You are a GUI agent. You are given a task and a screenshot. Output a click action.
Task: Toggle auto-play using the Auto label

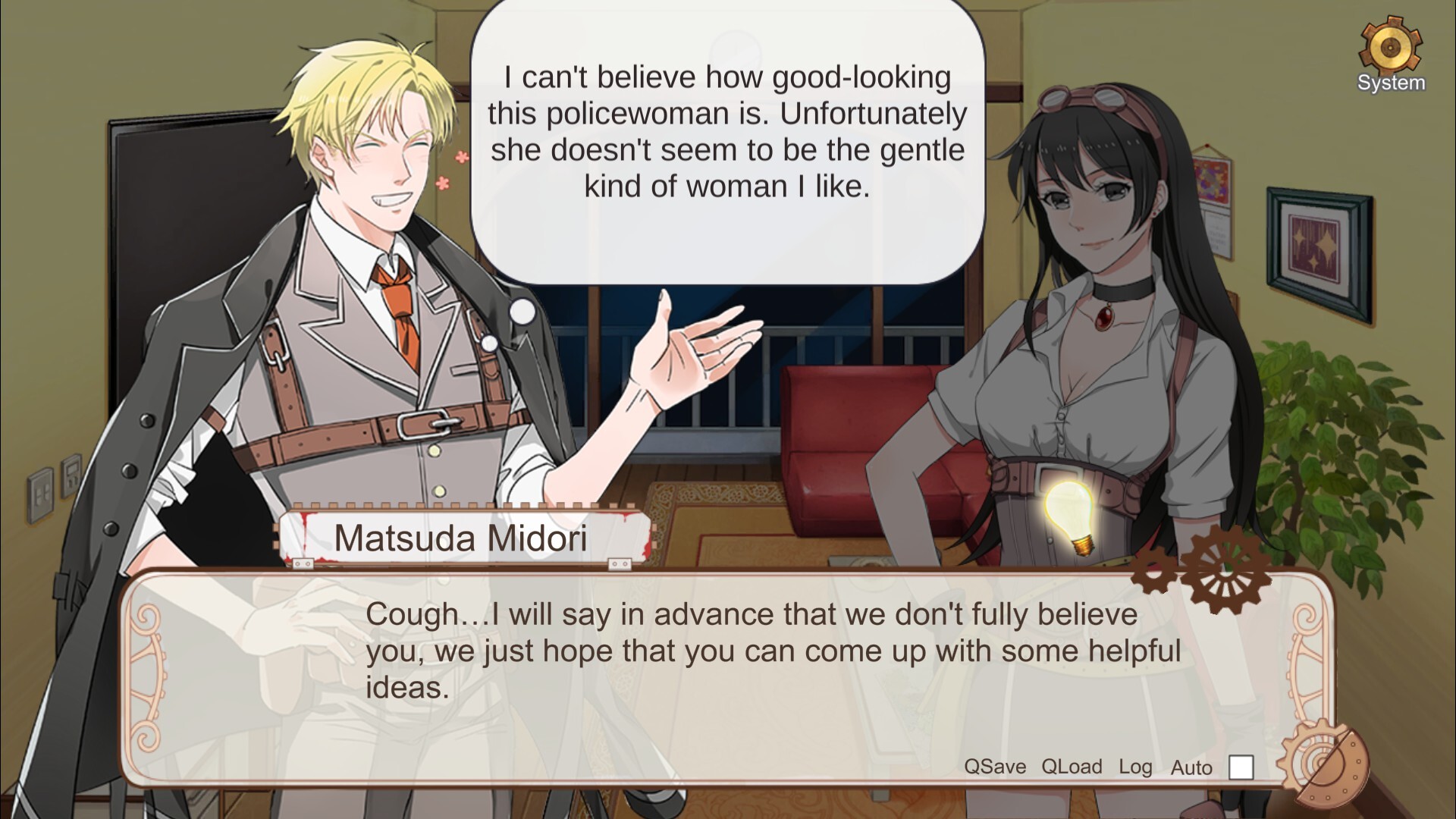point(1190,767)
